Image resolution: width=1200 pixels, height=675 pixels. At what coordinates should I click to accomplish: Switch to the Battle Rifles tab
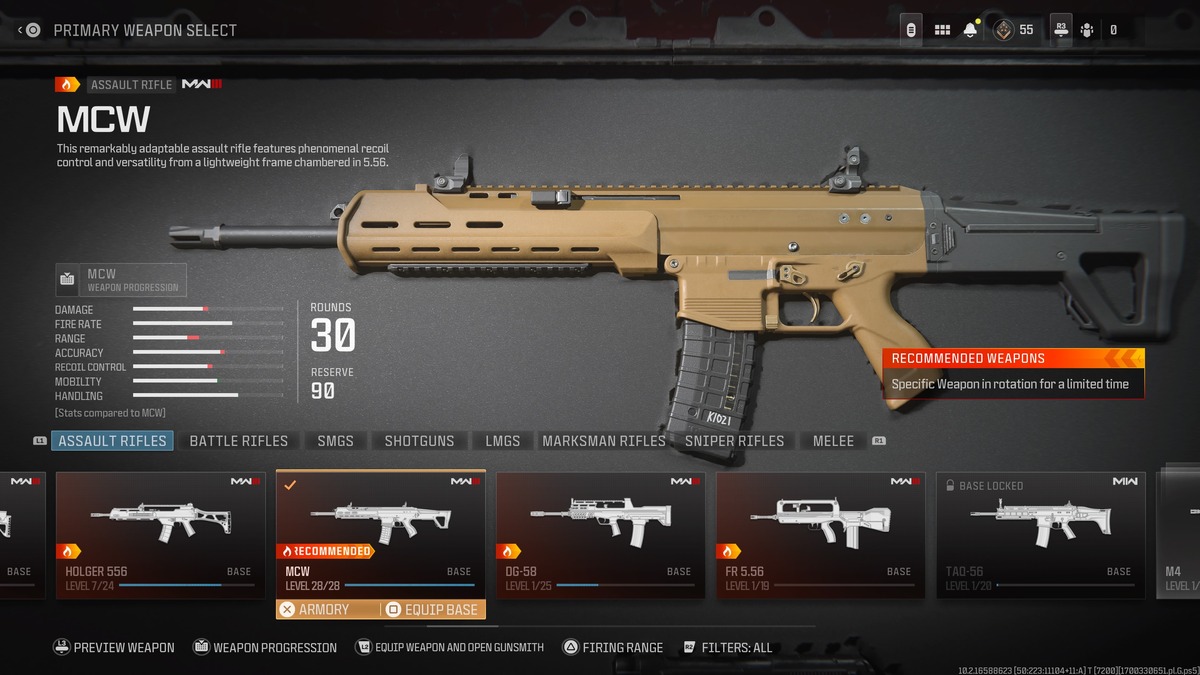click(x=238, y=441)
